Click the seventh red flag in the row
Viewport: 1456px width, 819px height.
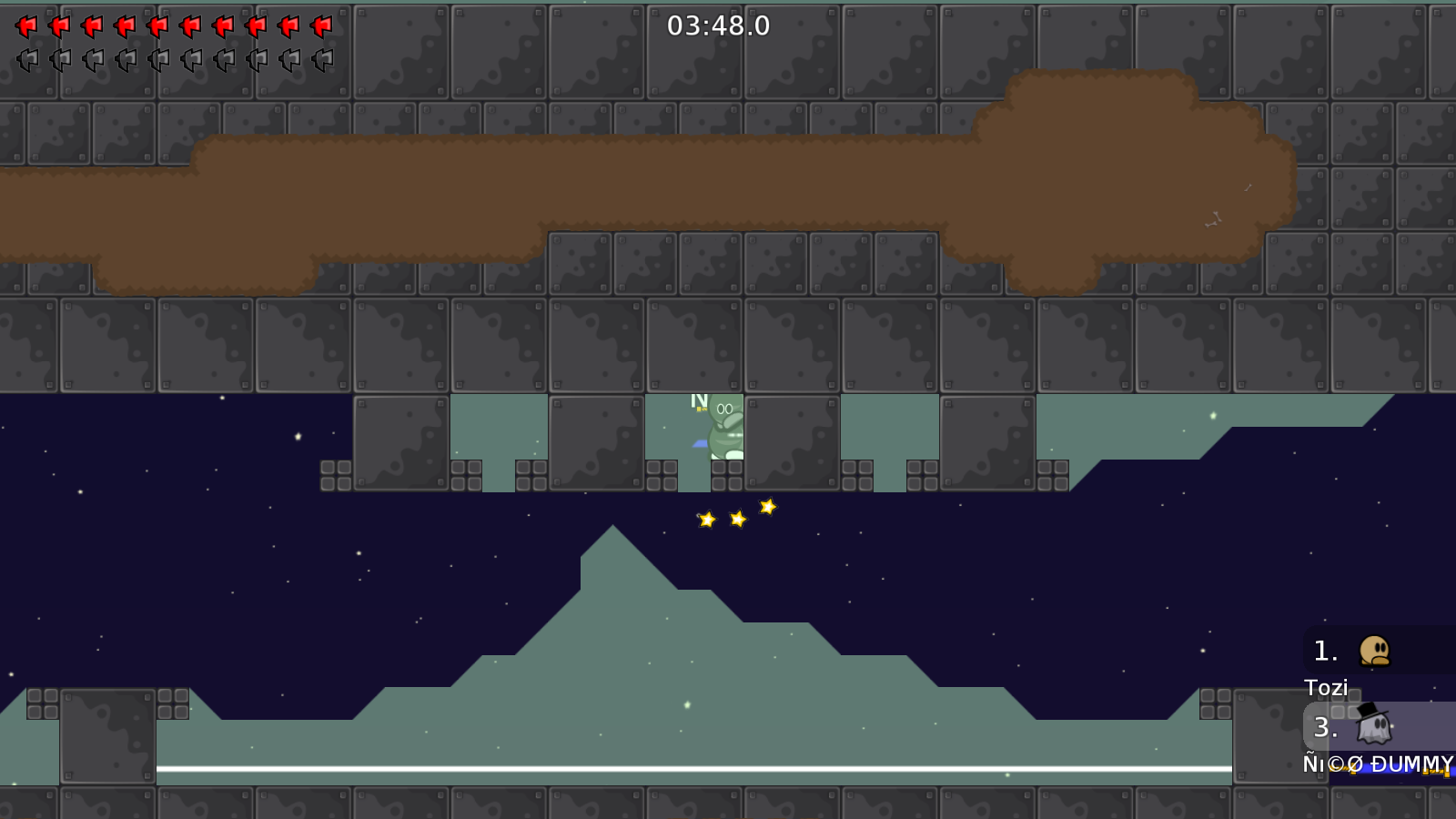coord(221,25)
